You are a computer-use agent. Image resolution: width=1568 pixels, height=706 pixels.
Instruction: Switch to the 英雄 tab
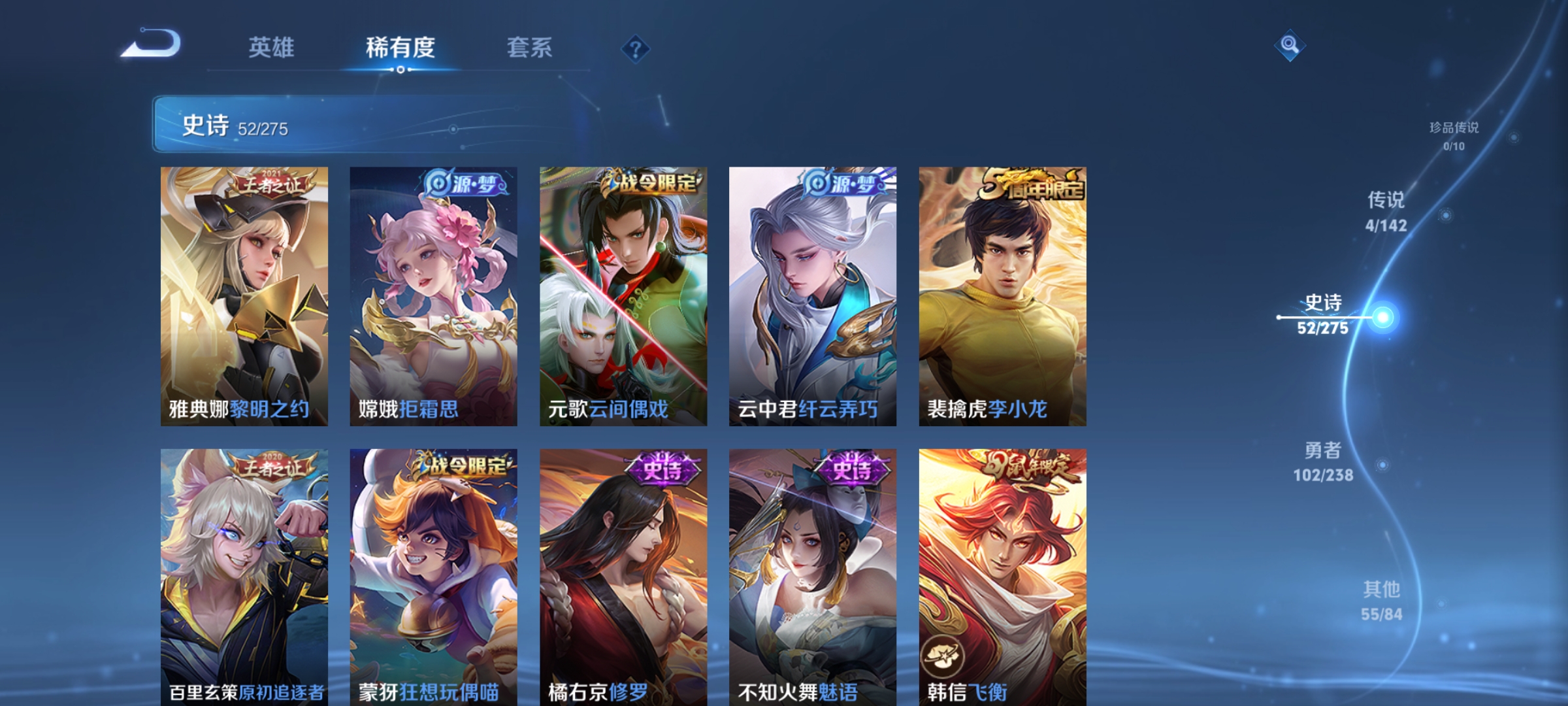click(271, 47)
